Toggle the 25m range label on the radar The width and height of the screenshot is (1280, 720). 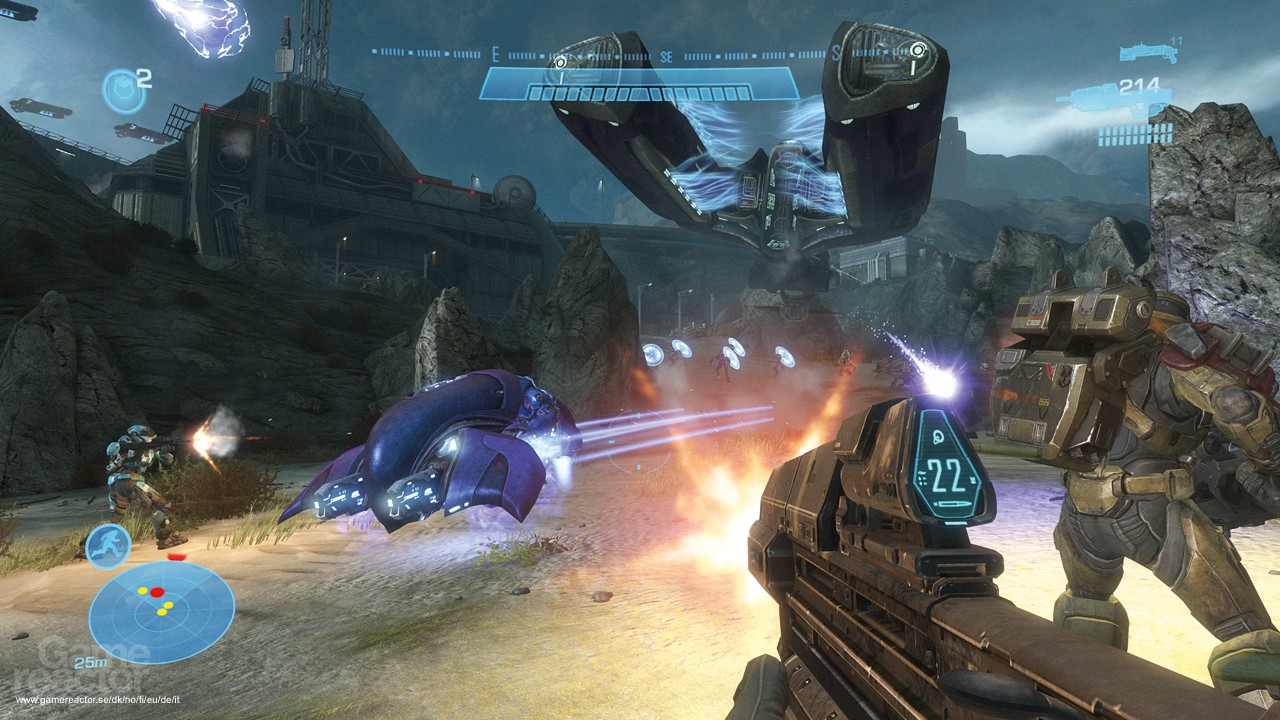[91, 662]
